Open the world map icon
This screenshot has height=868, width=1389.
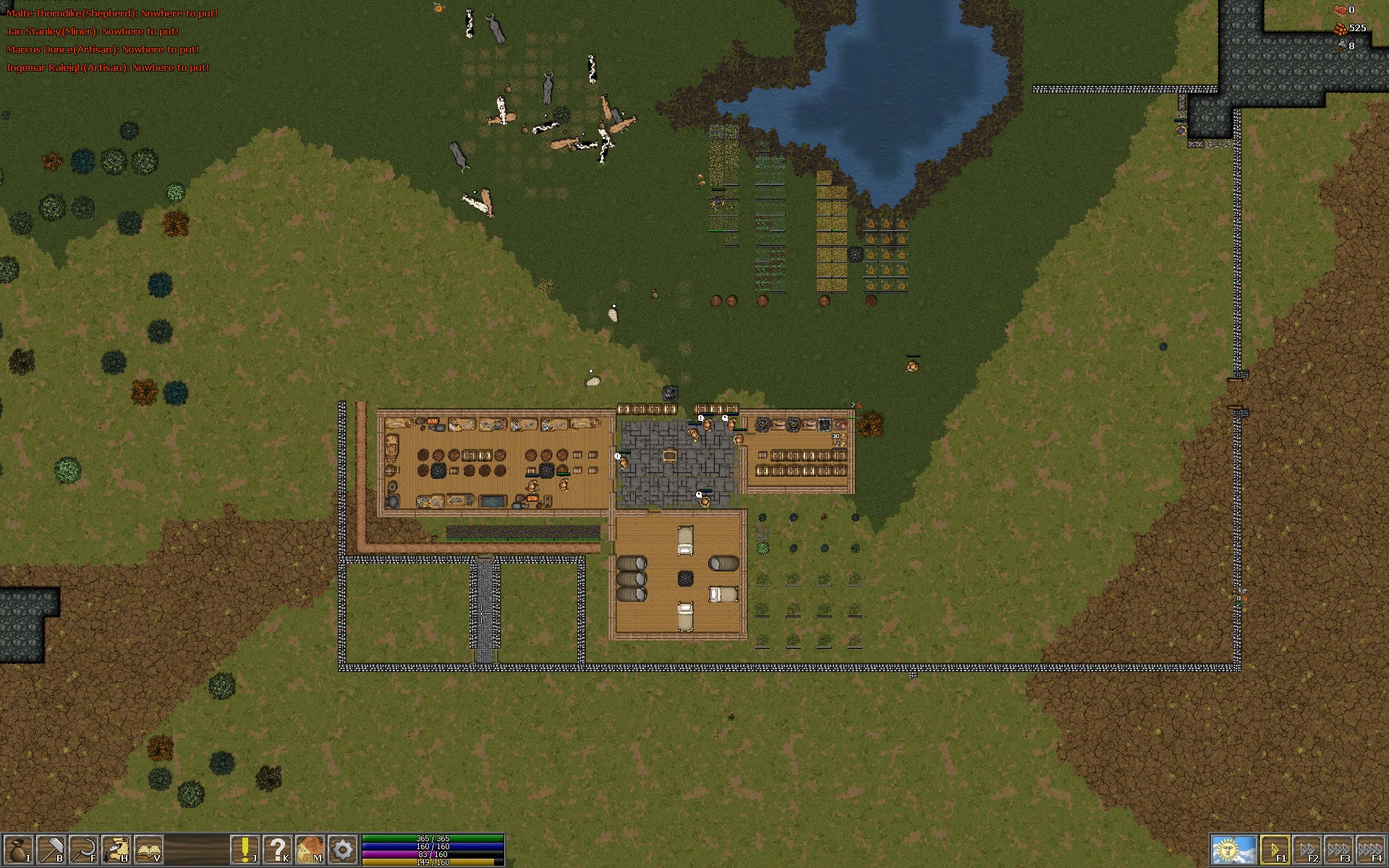coord(311,850)
